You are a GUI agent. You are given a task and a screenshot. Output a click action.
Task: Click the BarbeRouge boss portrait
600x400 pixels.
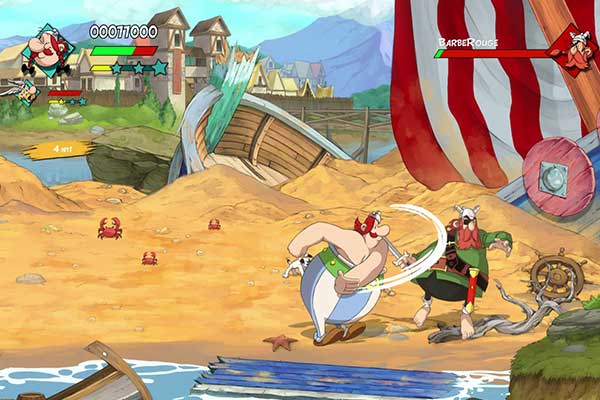click(575, 48)
